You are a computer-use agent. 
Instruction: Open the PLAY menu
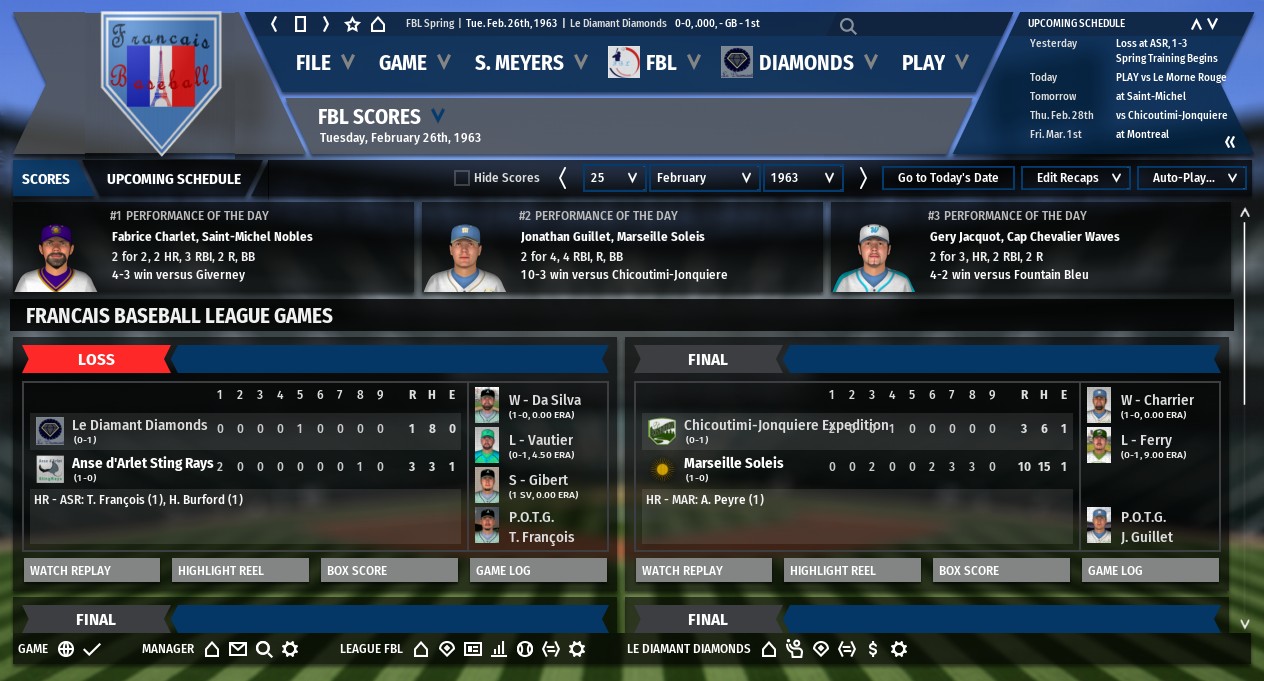click(x=934, y=63)
